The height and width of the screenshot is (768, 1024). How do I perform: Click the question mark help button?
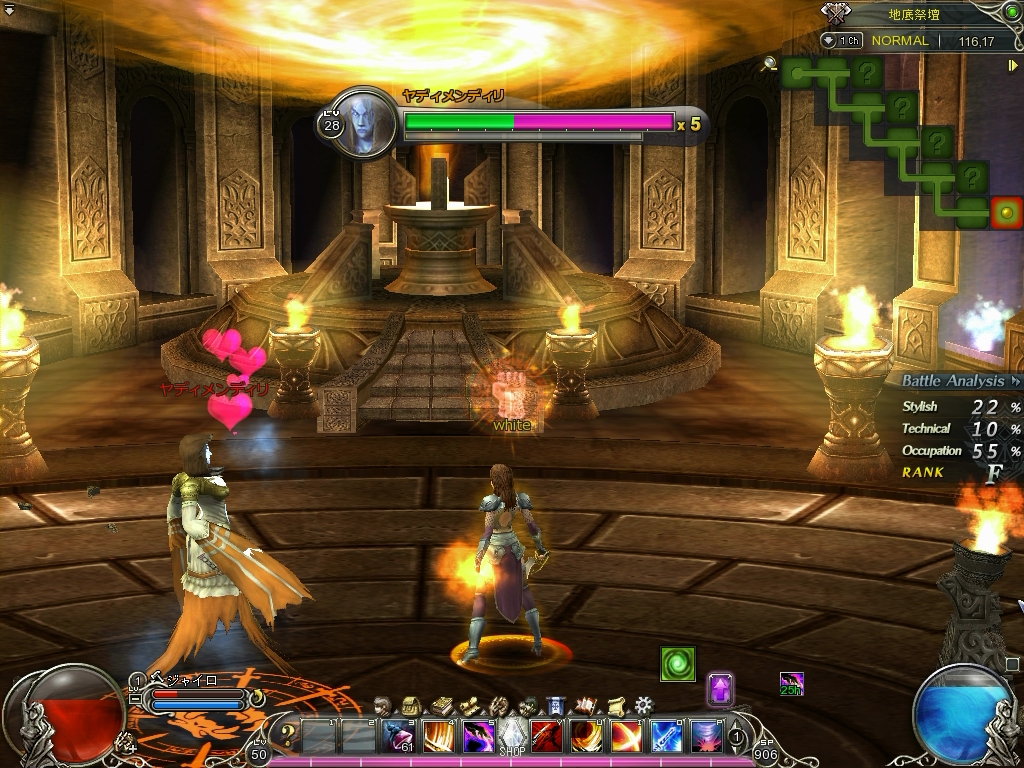pos(287,737)
